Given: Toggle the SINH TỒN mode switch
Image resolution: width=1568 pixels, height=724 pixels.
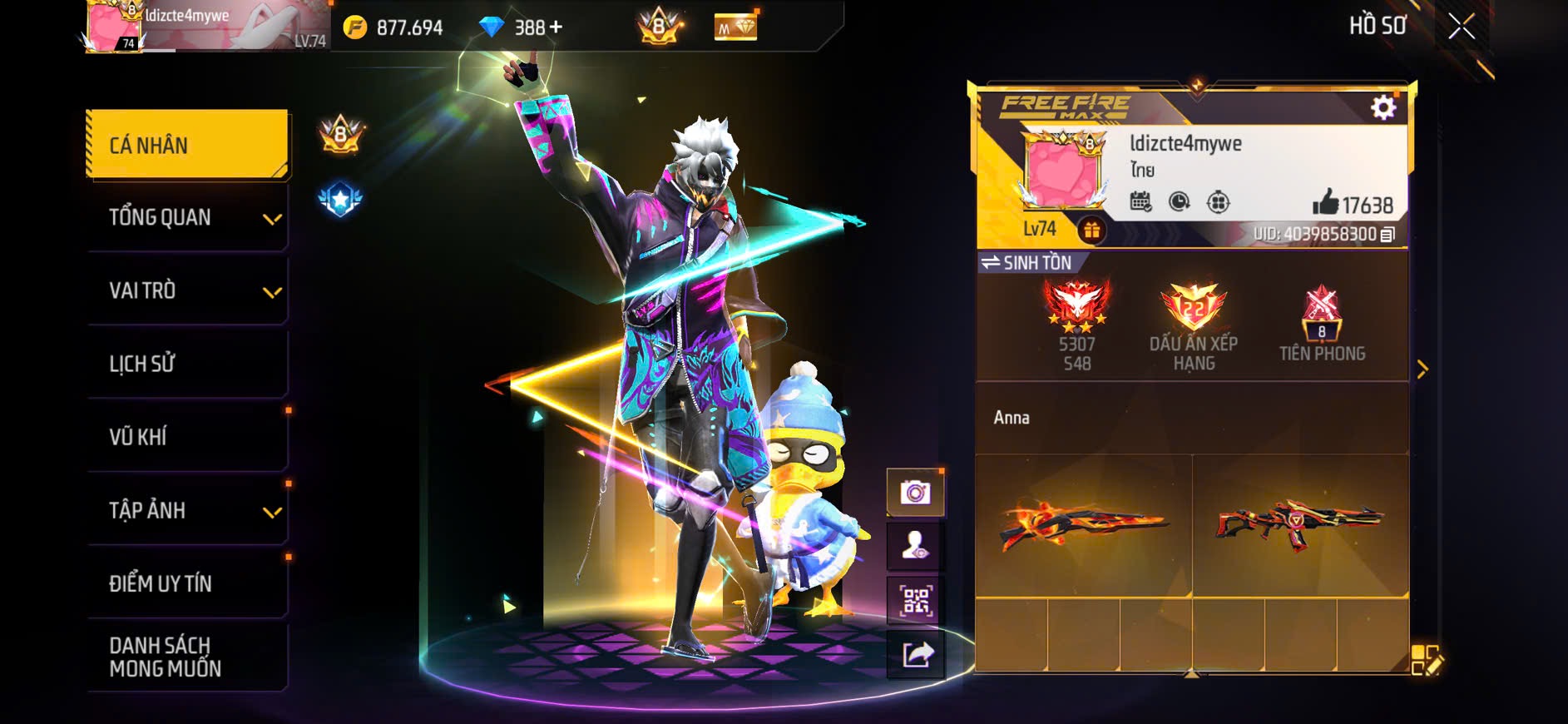Looking at the screenshot, I should click(x=1026, y=263).
